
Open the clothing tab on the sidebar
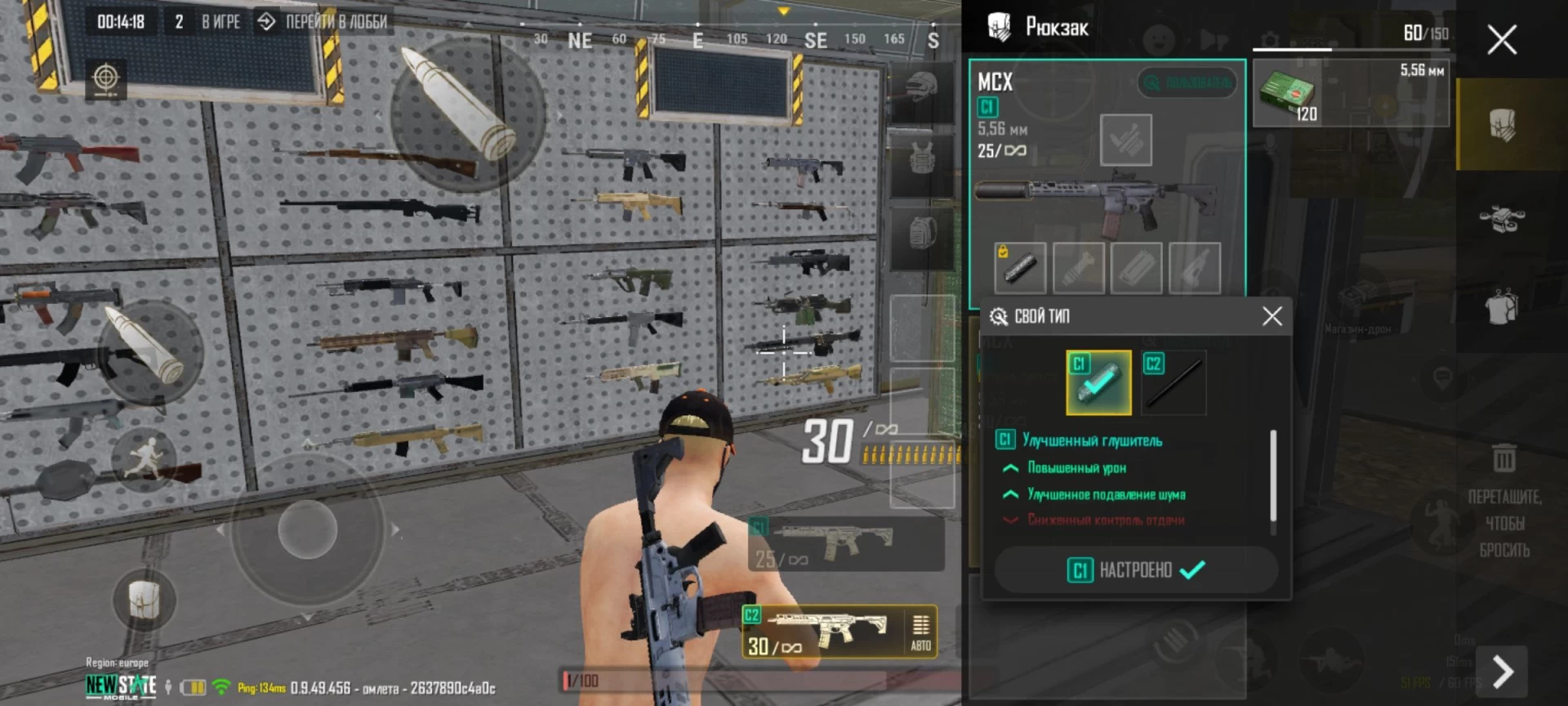1503,307
